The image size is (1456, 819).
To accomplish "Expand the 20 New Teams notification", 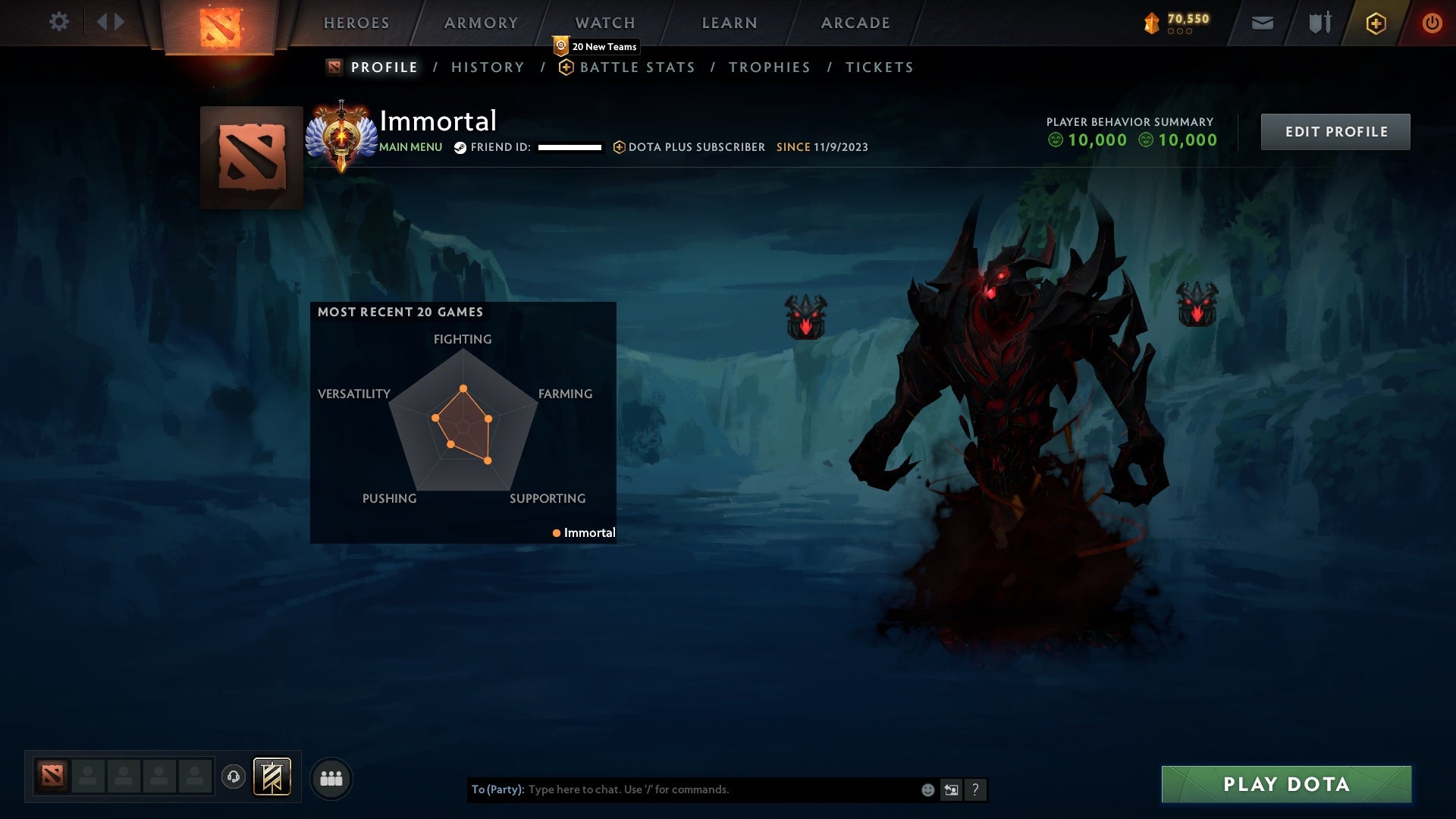I will tap(595, 46).
